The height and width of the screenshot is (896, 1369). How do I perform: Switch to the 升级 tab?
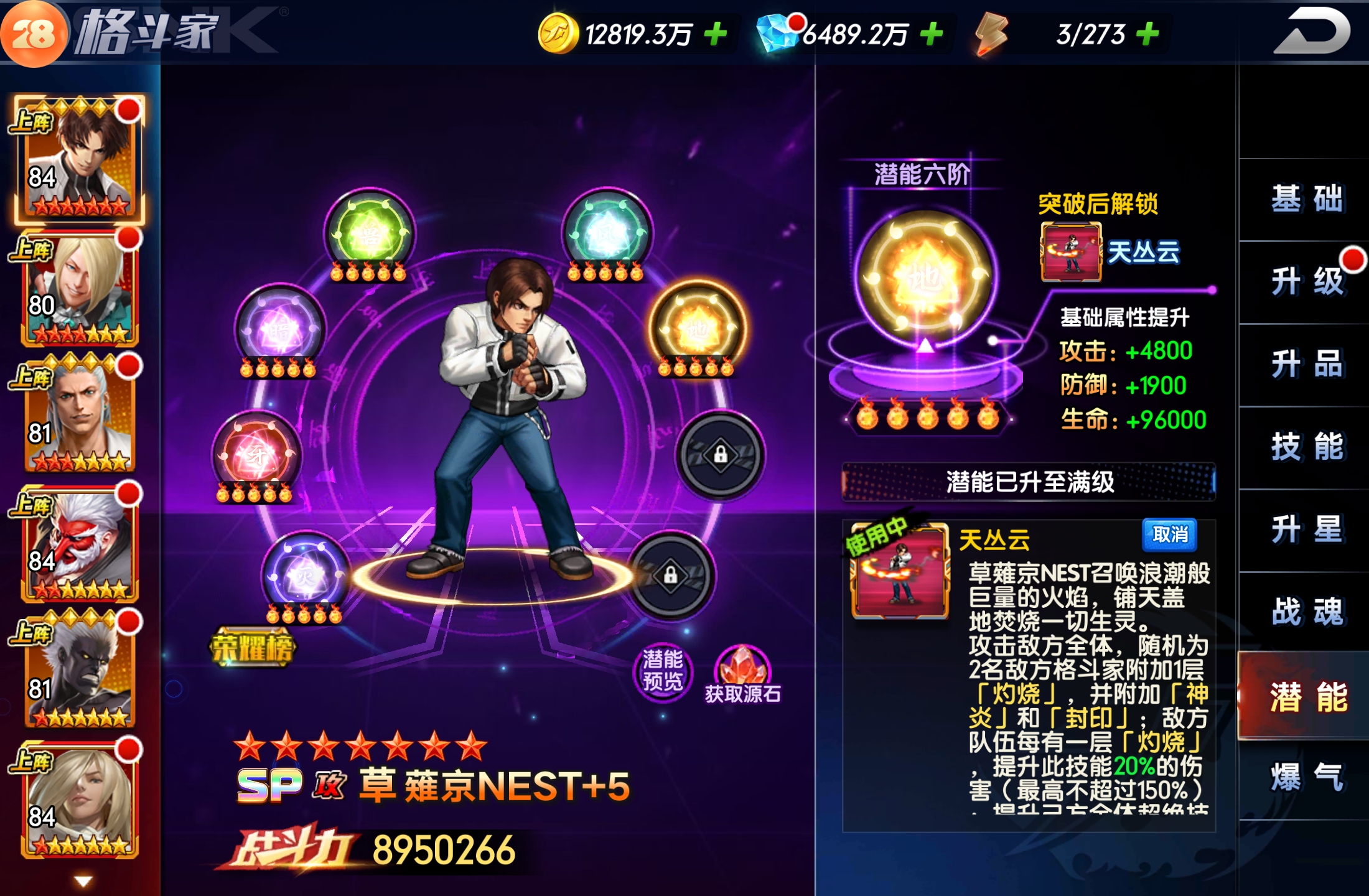click(x=1306, y=282)
